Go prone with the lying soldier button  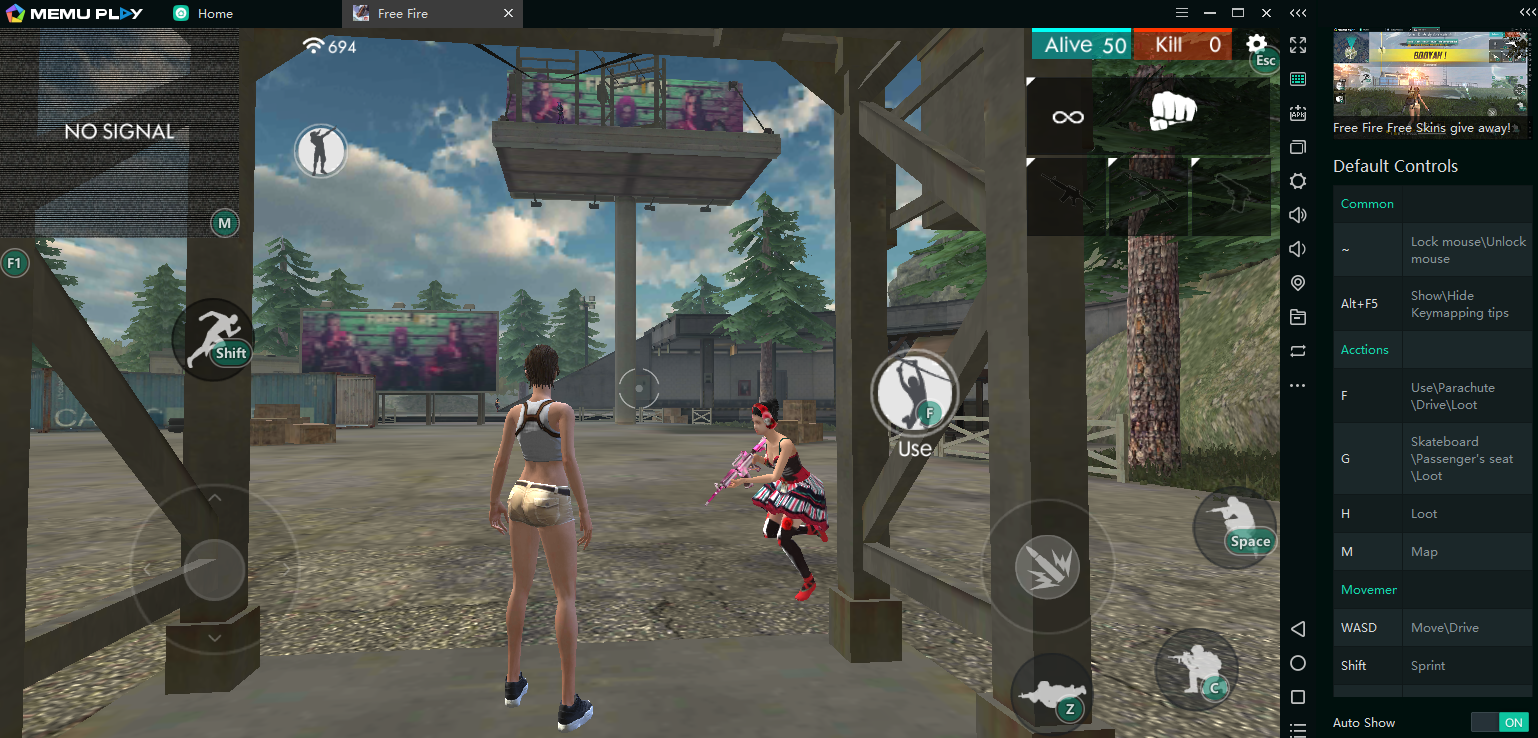(1050, 692)
